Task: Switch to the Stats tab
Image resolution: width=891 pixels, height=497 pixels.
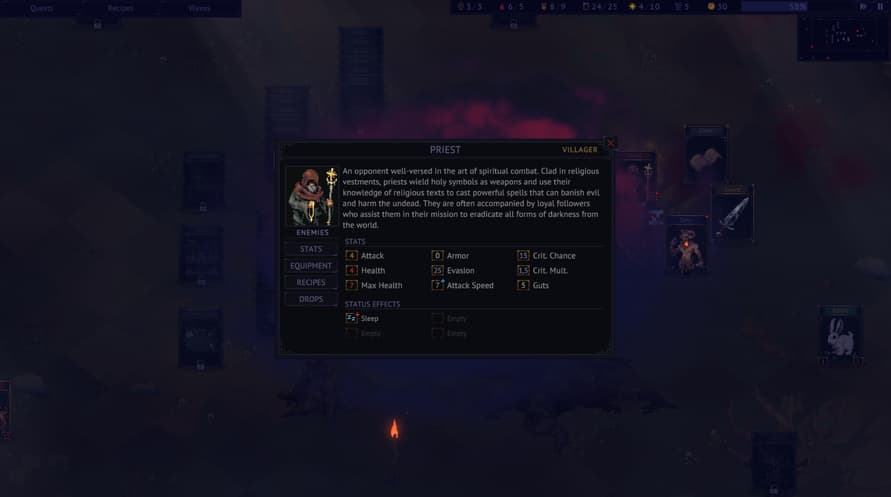Action: [311, 249]
